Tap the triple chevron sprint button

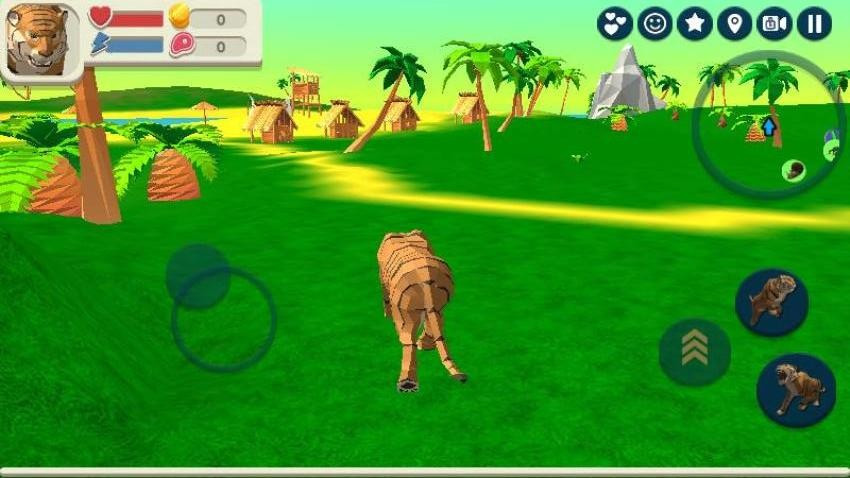694,351
